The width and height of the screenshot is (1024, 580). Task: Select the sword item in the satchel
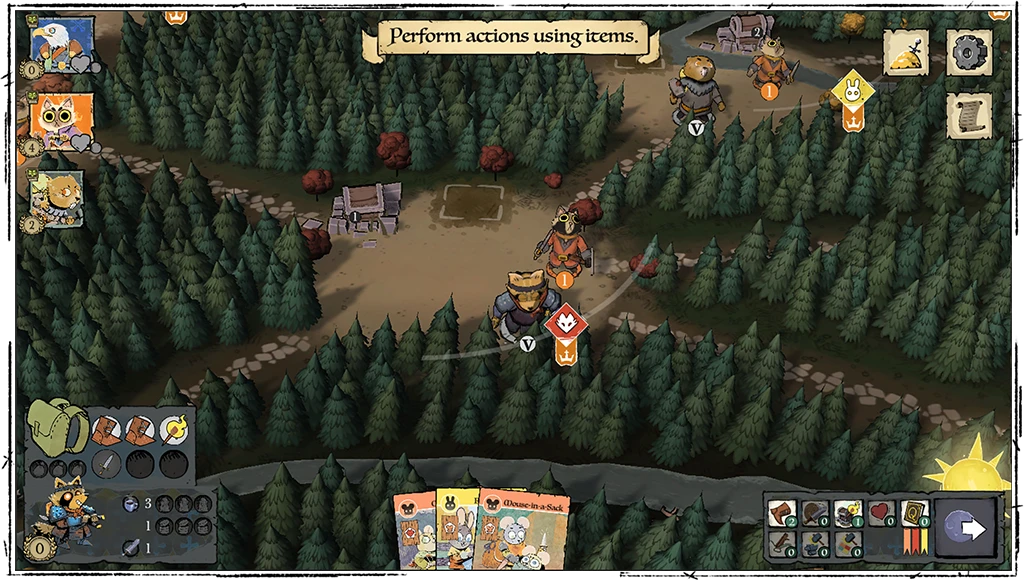109,464
